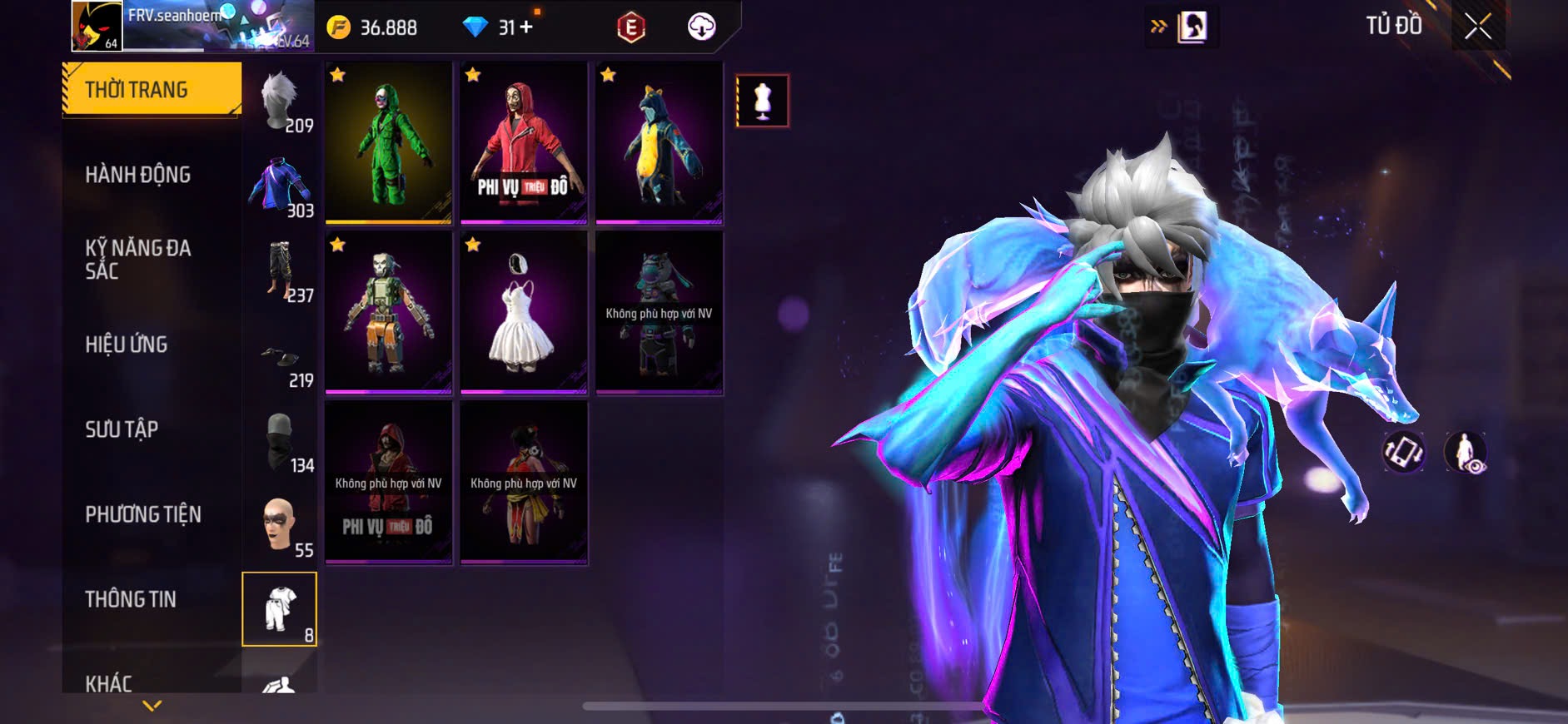This screenshot has height=724, width=1568.
Task: Select the white dress outfit
Action: (x=524, y=312)
